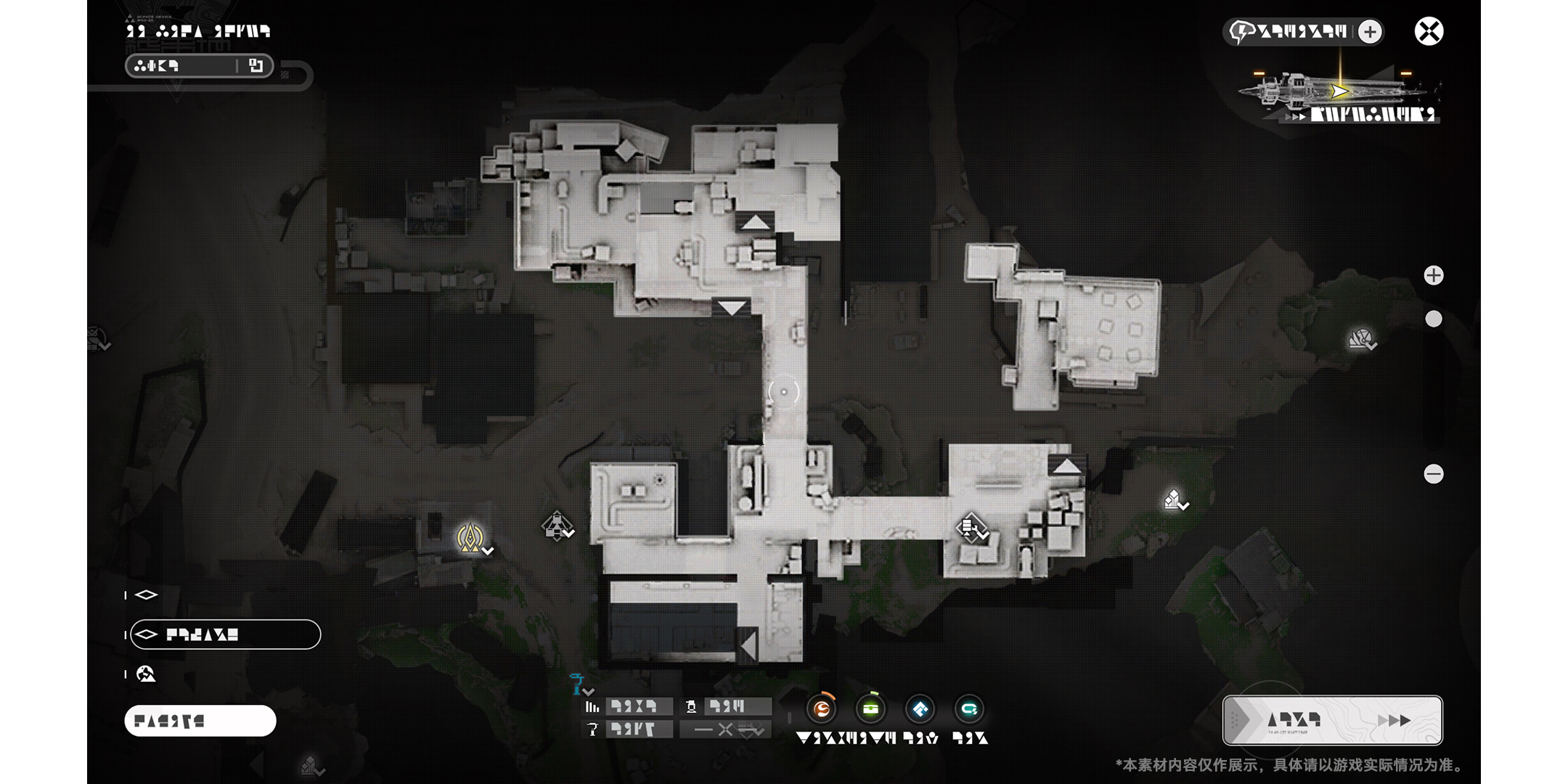Select the blue diamond icon
This screenshot has height=784, width=1568.
920,709
